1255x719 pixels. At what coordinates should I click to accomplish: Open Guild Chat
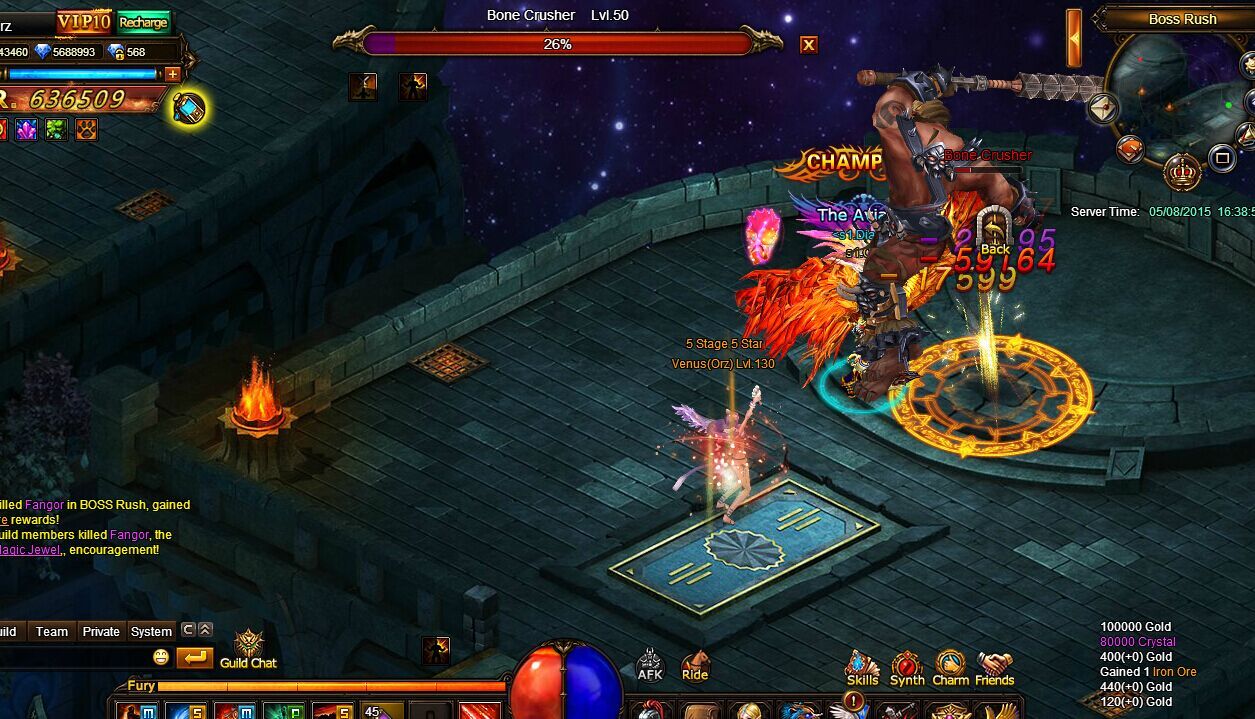coord(248,649)
